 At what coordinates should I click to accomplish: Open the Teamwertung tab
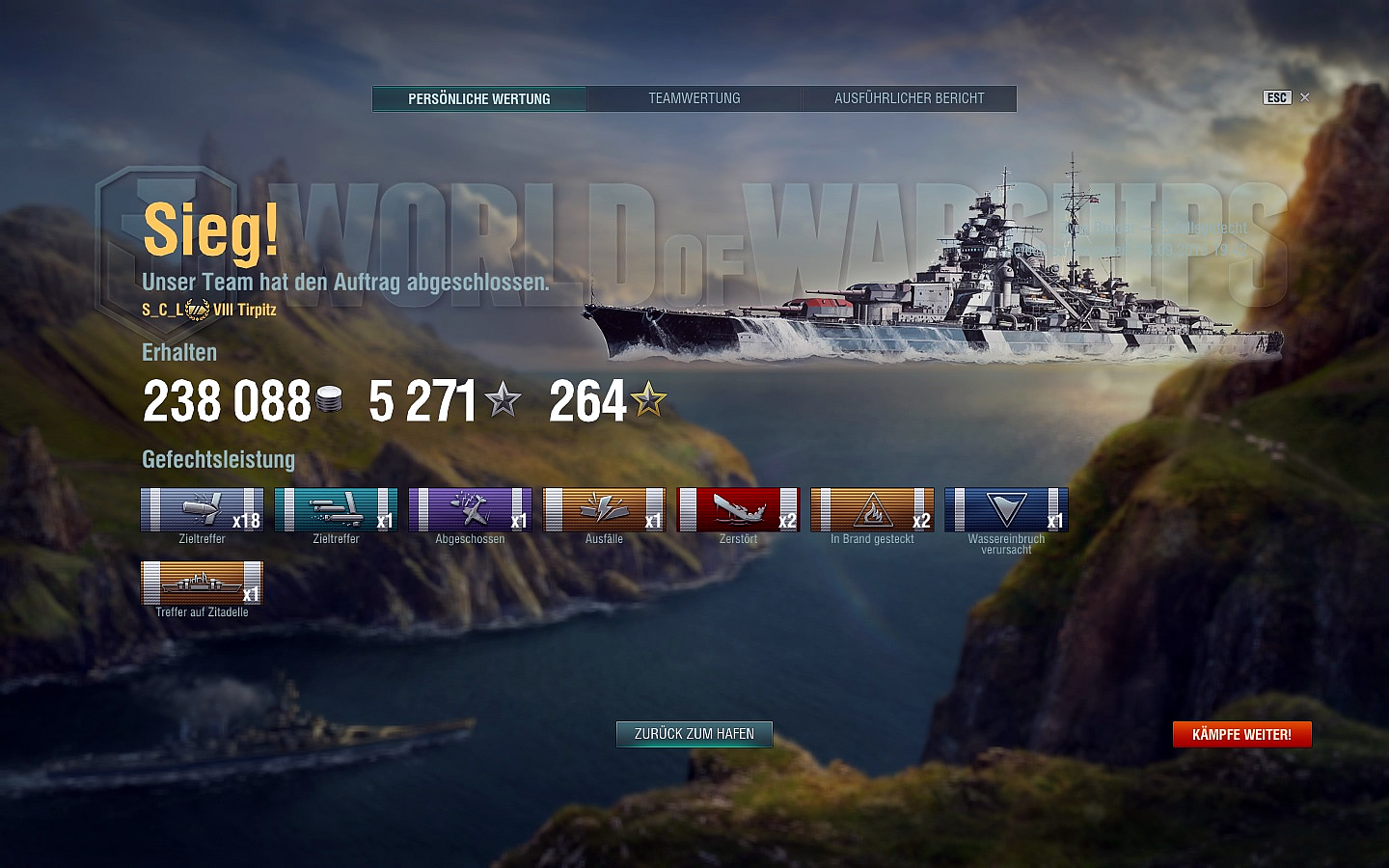click(x=694, y=98)
